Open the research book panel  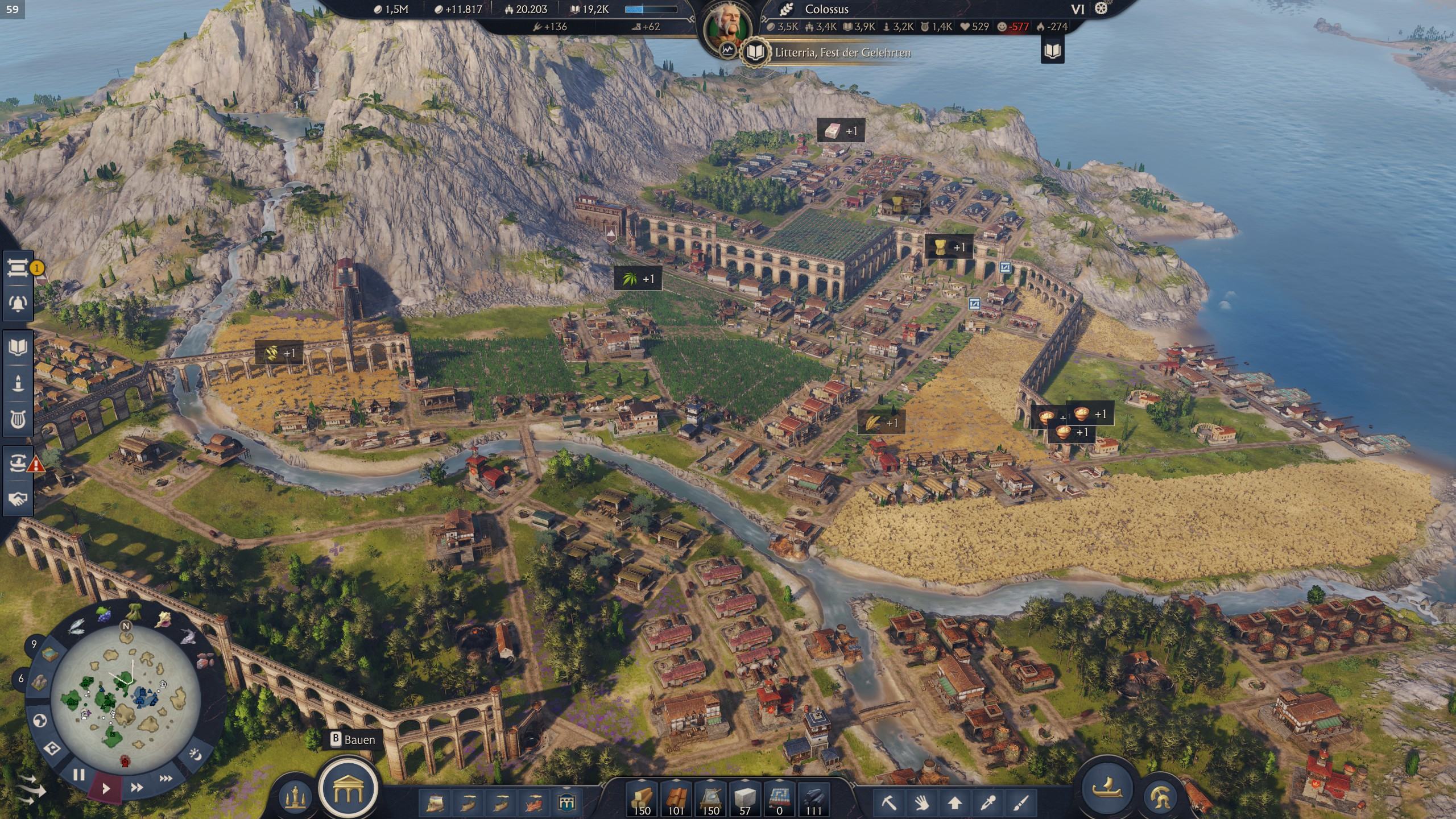point(18,347)
